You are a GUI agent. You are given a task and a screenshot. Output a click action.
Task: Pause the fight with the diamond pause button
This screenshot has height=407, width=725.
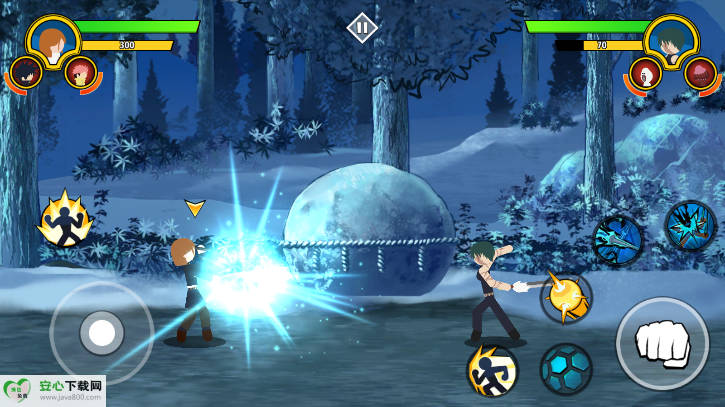[x=362, y=27]
